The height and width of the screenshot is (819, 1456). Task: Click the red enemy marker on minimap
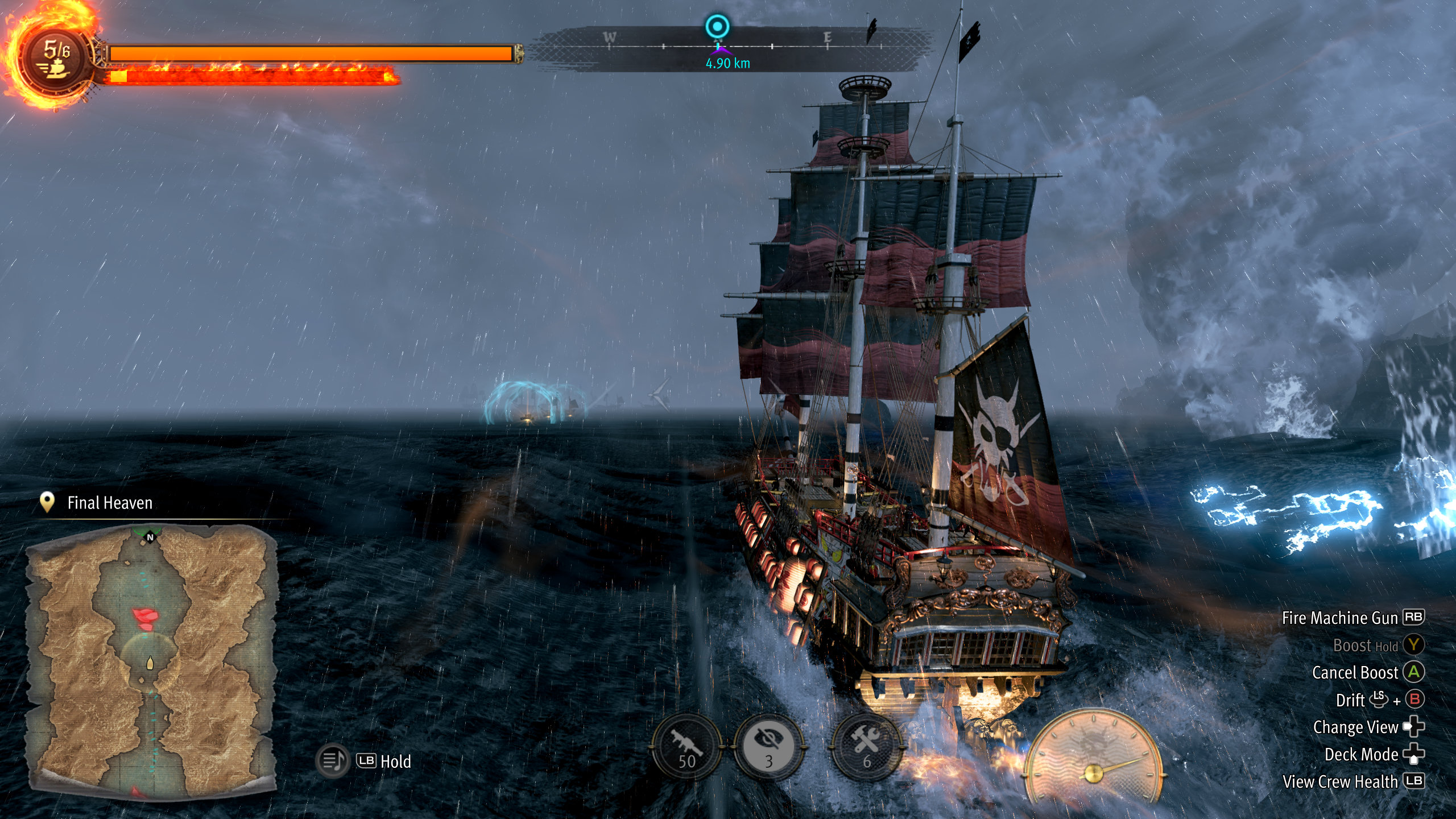(x=147, y=618)
